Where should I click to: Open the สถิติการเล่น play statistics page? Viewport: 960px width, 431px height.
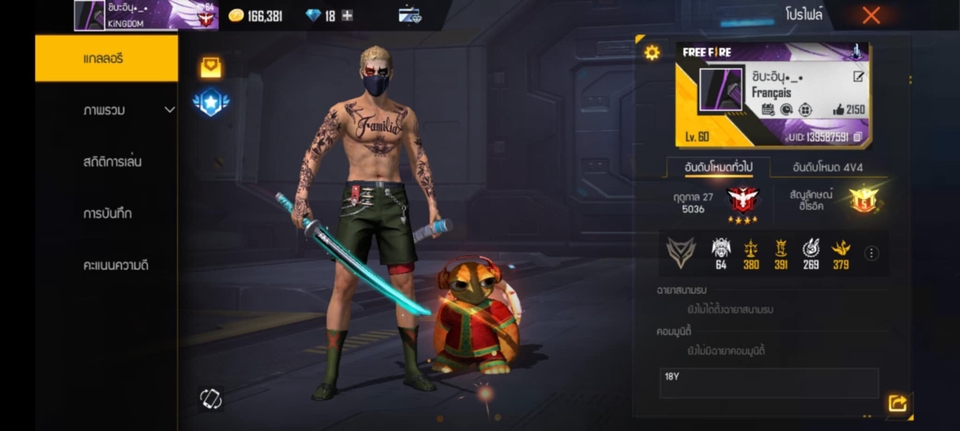112,162
